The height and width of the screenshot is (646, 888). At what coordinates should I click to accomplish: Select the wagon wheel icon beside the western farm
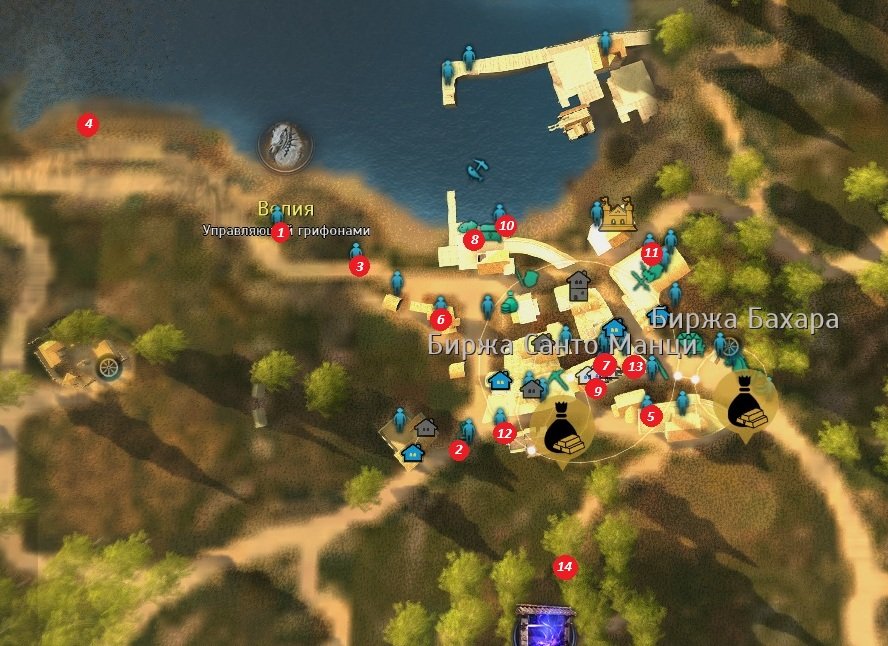point(107,367)
